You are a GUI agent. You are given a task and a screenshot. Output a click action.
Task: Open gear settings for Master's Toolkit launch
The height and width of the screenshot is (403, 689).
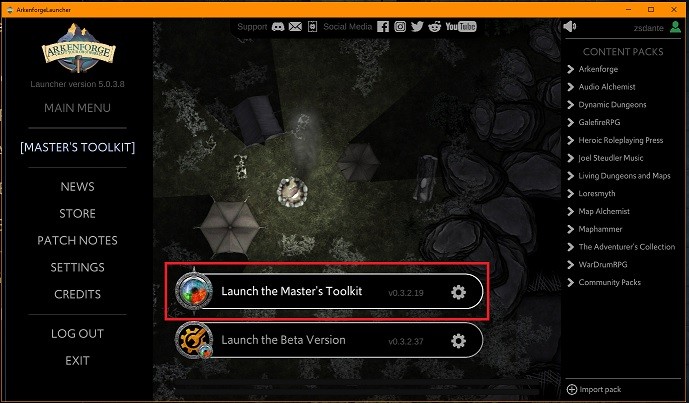click(x=458, y=292)
